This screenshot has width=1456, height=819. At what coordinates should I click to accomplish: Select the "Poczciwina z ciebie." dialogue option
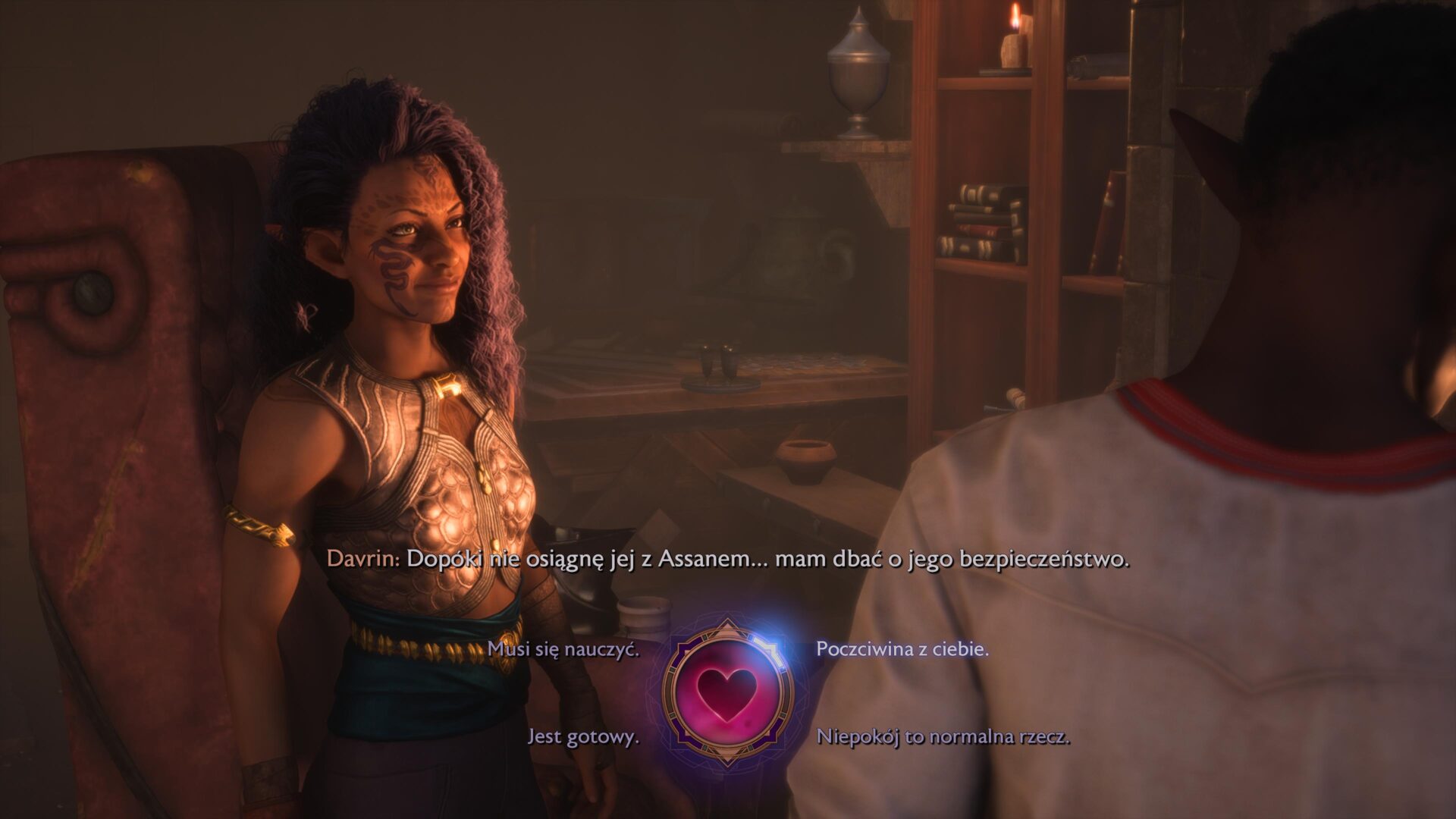coord(902,651)
